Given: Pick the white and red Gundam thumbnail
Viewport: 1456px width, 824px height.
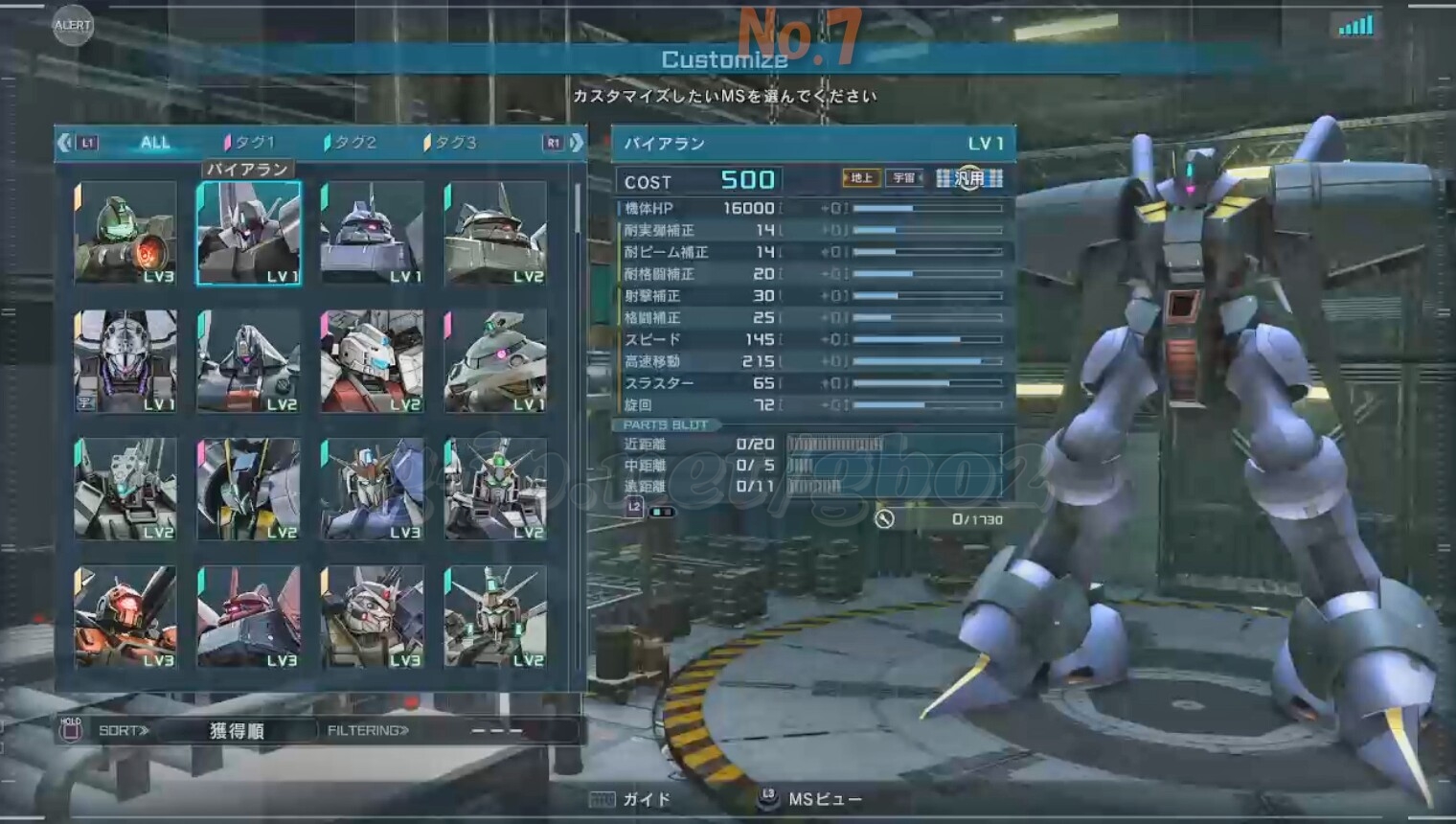Looking at the screenshot, I should click(372, 360).
